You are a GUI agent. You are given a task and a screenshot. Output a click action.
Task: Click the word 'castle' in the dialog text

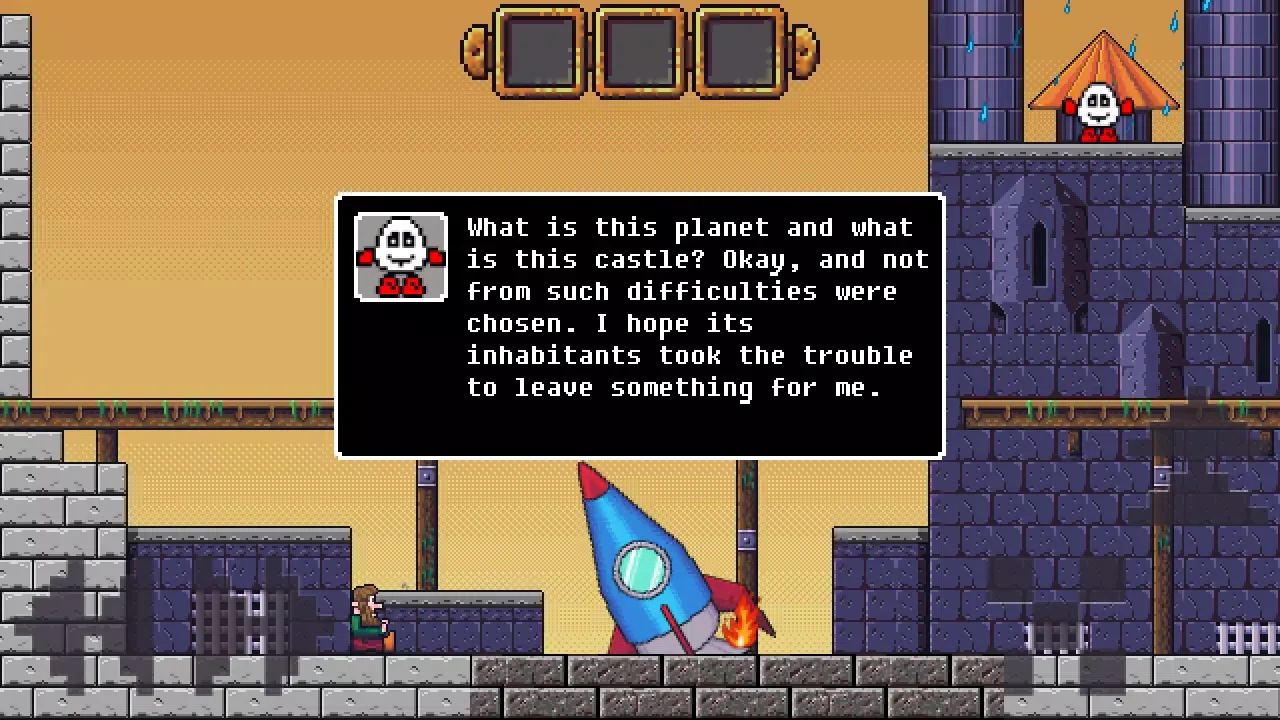pyautogui.click(x=645, y=259)
